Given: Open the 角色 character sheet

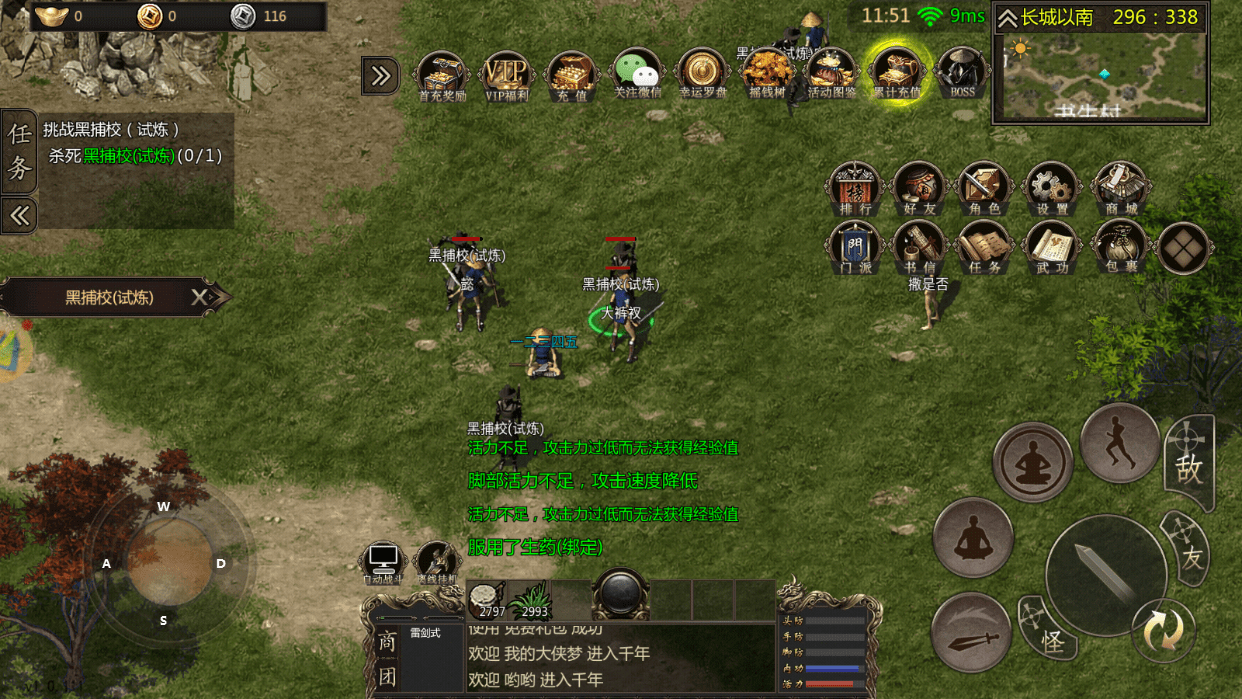Looking at the screenshot, I should (985, 187).
